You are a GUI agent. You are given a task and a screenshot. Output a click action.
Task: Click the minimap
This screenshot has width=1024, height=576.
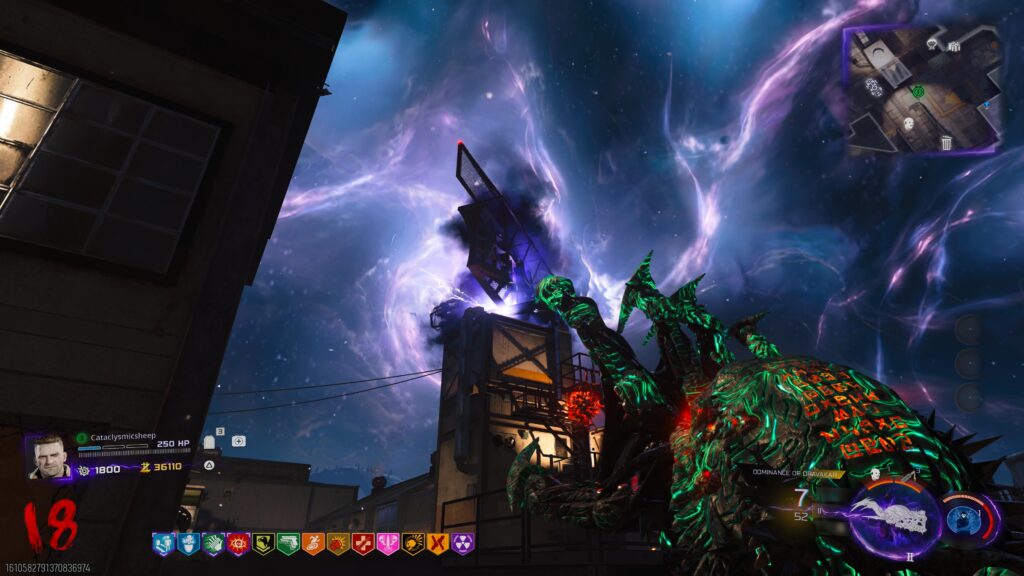[922, 90]
